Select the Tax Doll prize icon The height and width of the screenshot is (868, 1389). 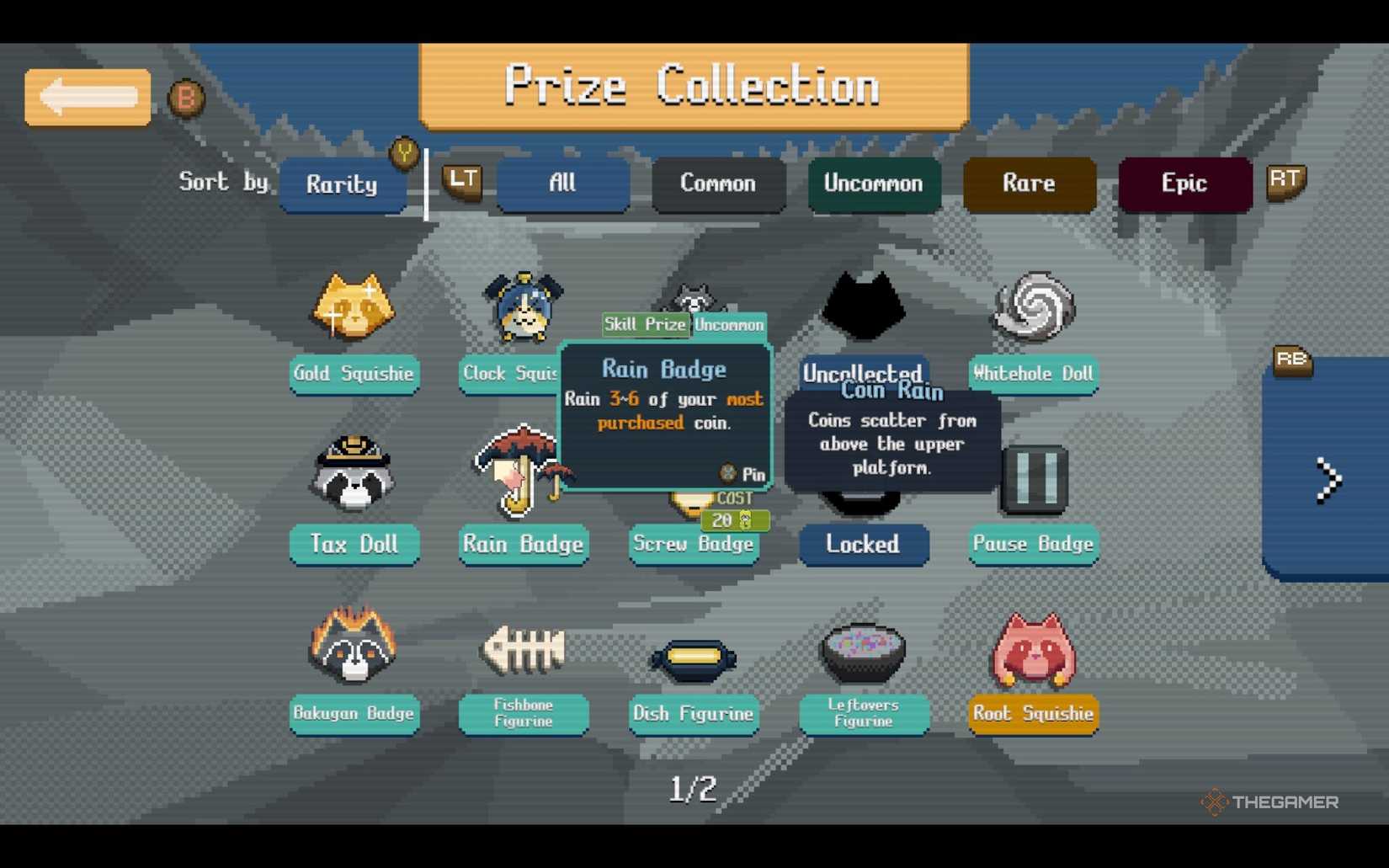point(354,476)
